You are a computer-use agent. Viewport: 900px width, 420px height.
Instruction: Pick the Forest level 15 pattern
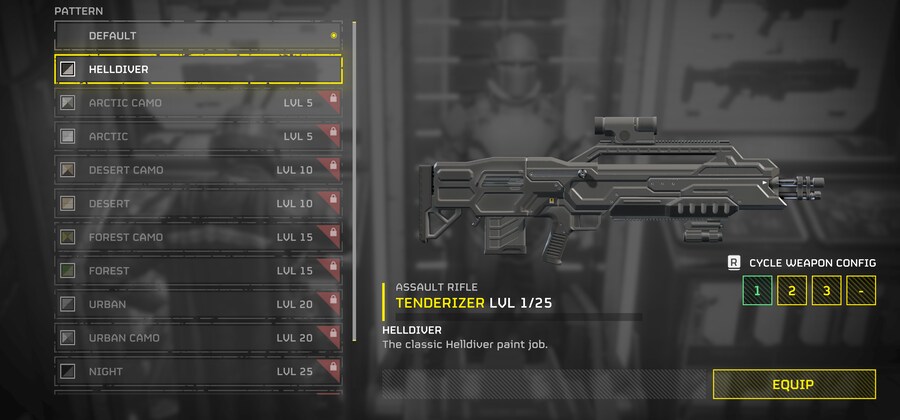point(197,270)
